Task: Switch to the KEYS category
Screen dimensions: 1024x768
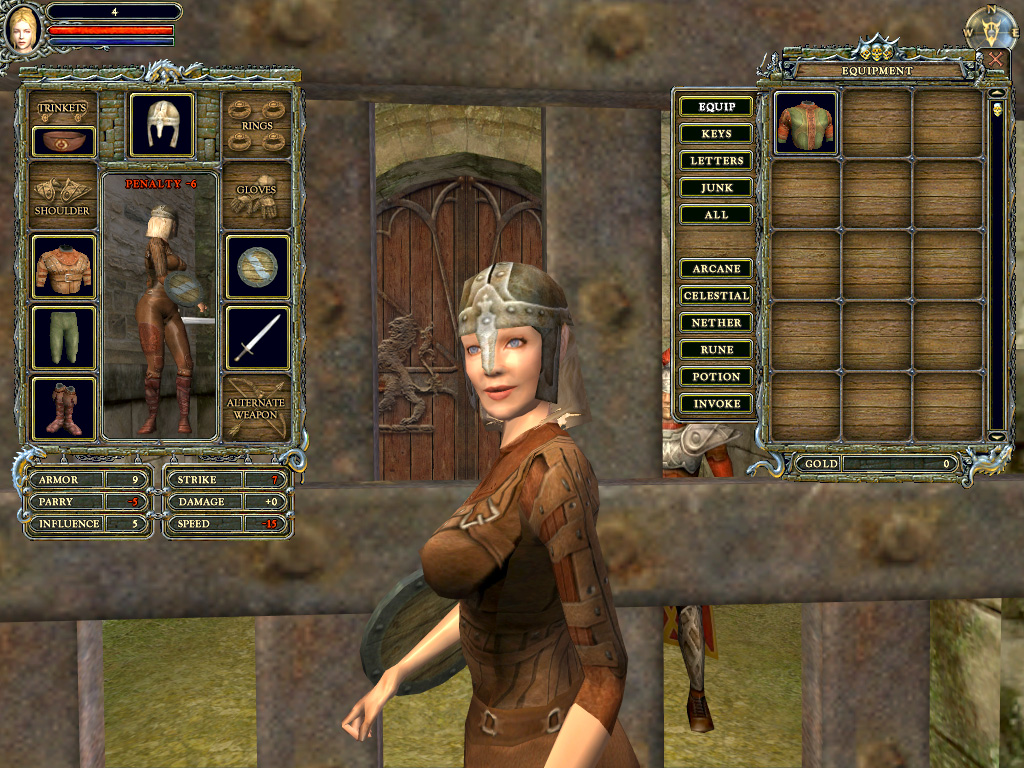Action: click(716, 134)
